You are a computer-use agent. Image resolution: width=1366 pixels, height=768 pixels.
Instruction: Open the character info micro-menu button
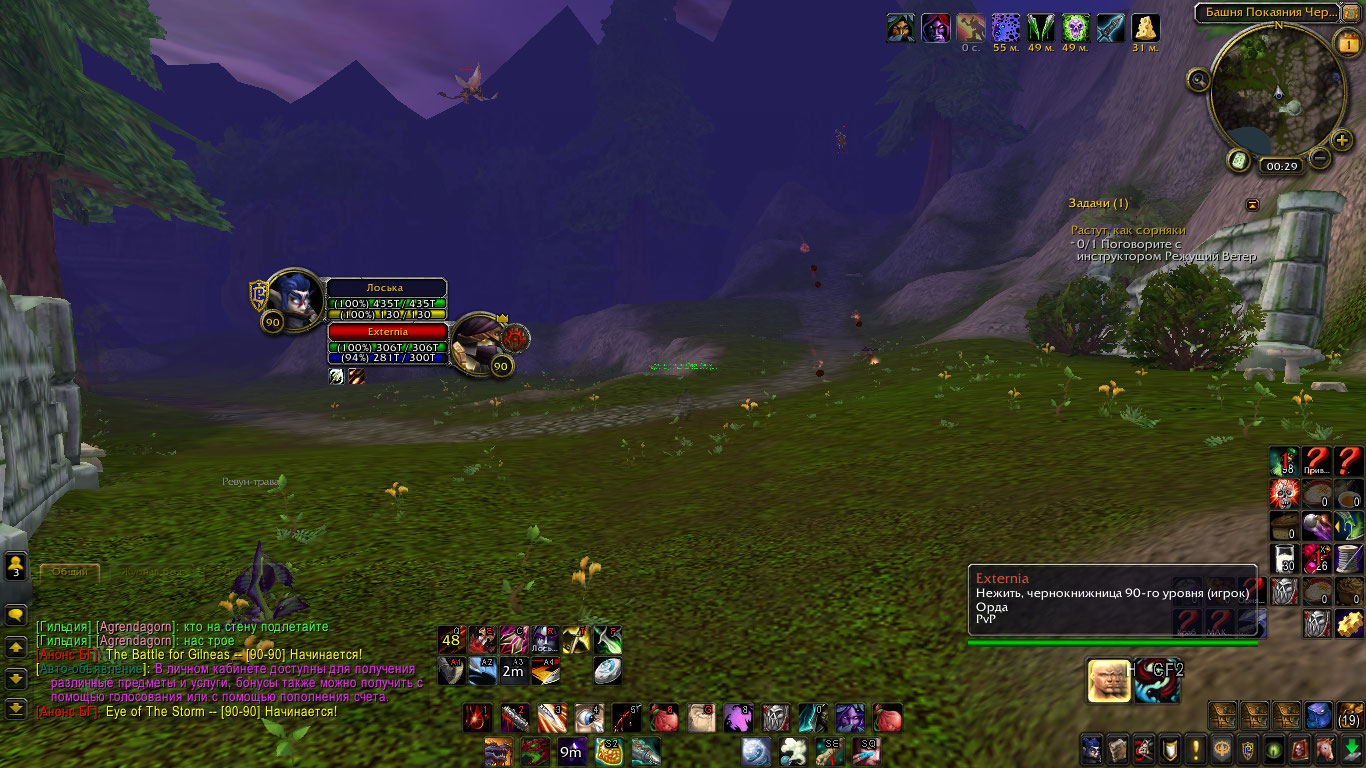tap(1091, 749)
